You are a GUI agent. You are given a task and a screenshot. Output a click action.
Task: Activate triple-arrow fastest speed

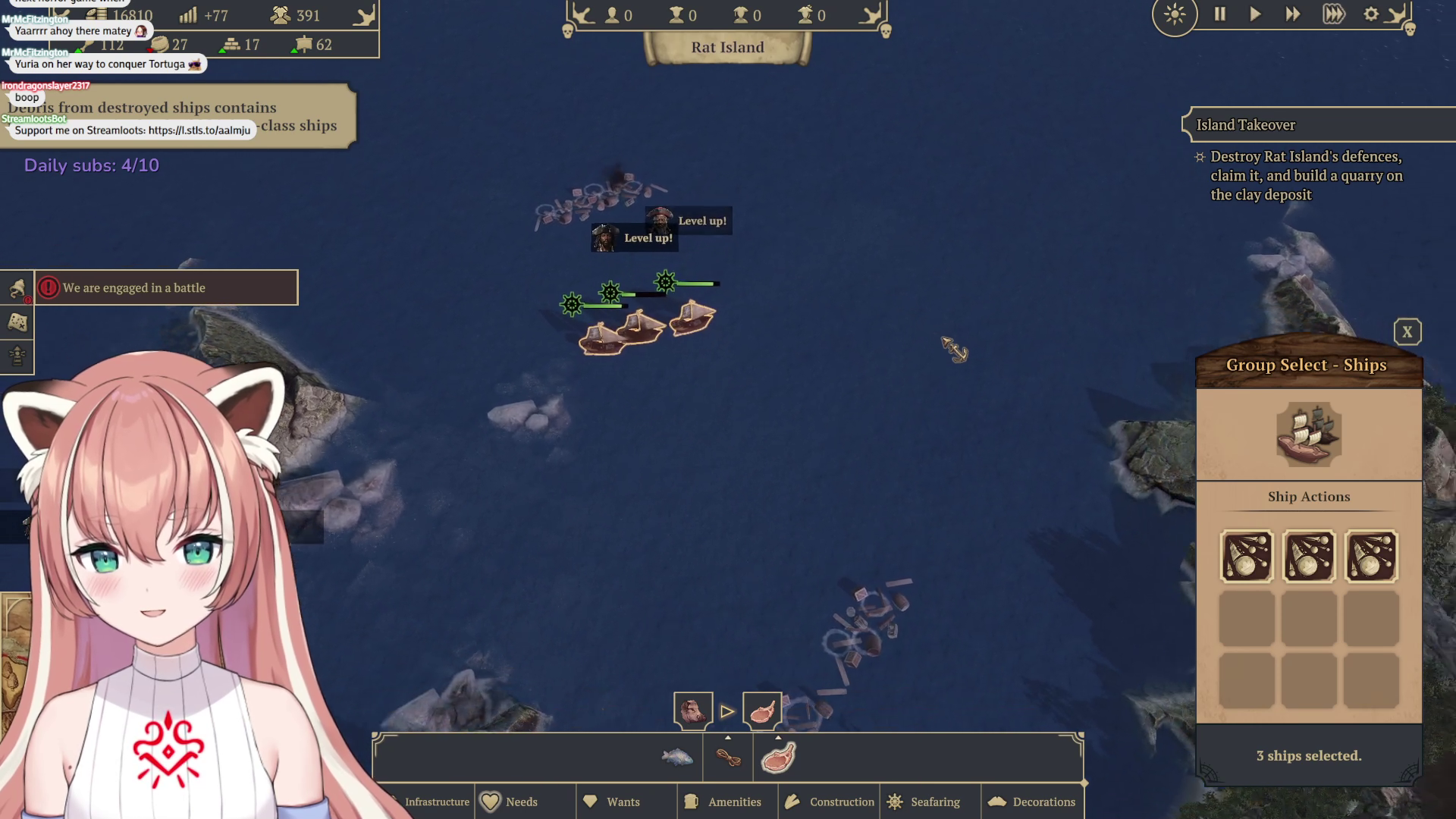tap(1333, 14)
